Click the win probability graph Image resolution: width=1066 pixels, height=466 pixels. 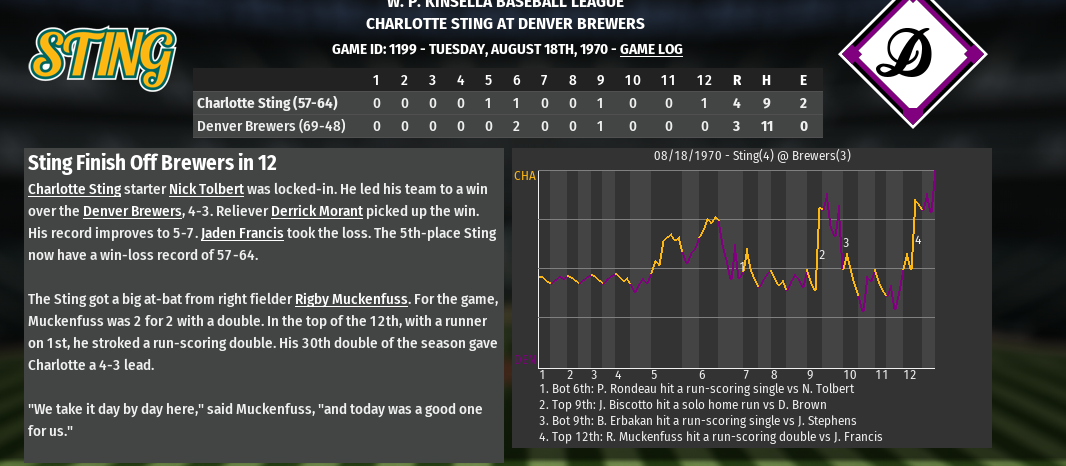coord(737,268)
